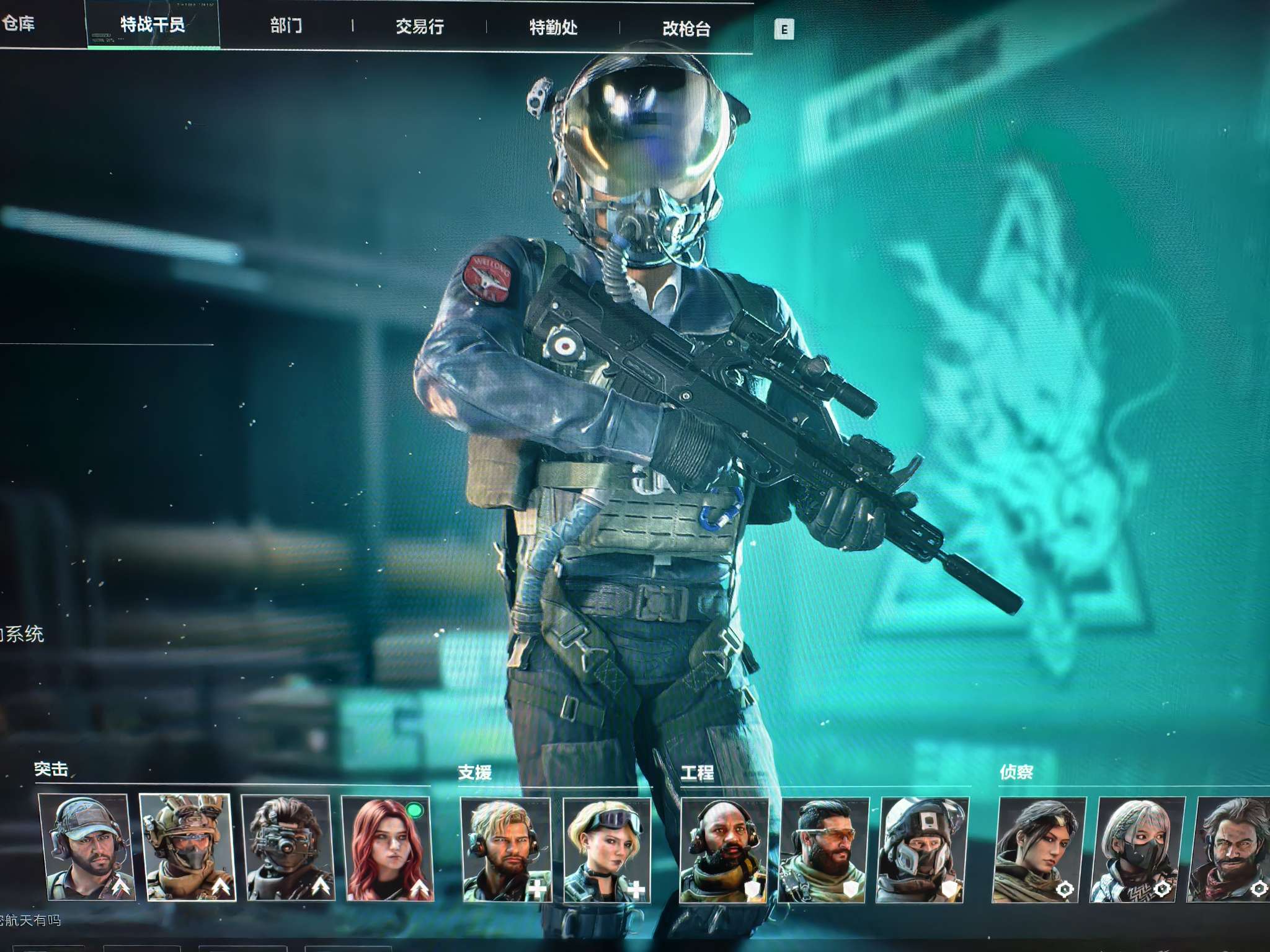Pick the assault operator with night-vision eyepiece
This screenshot has width=1270, height=952.
(287, 848)
